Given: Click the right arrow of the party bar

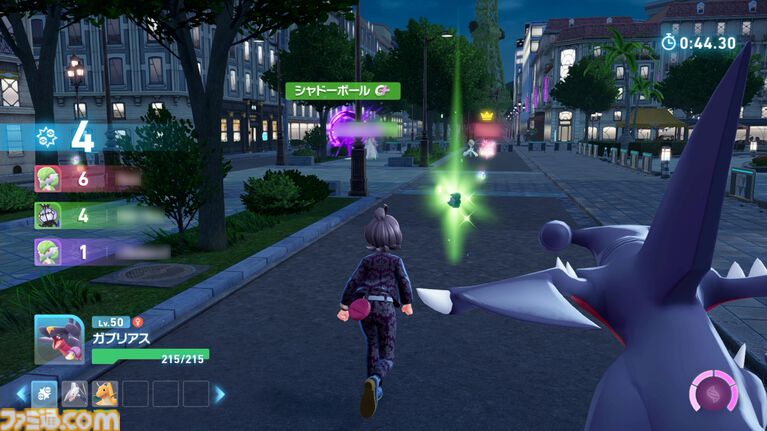Looking at the screenshot, I should [219, 394].
